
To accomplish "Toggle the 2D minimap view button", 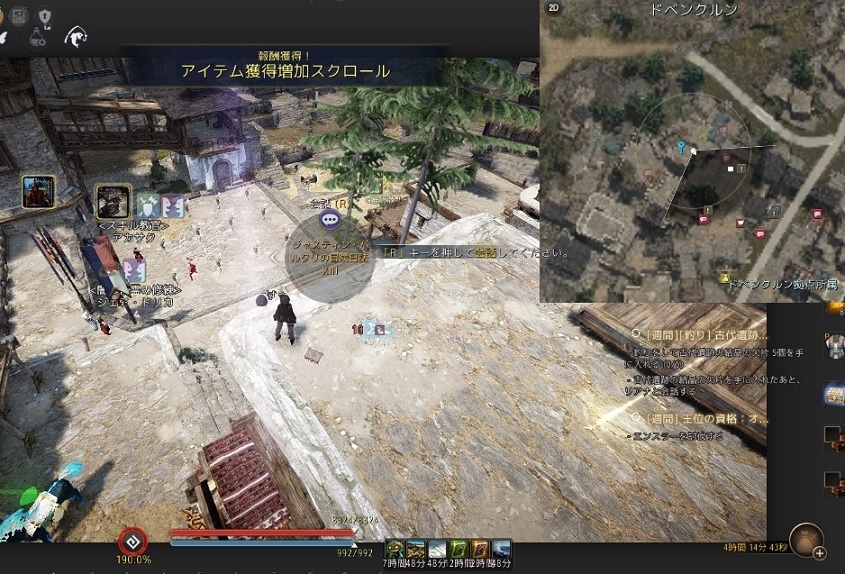I will tap(554, 8).
